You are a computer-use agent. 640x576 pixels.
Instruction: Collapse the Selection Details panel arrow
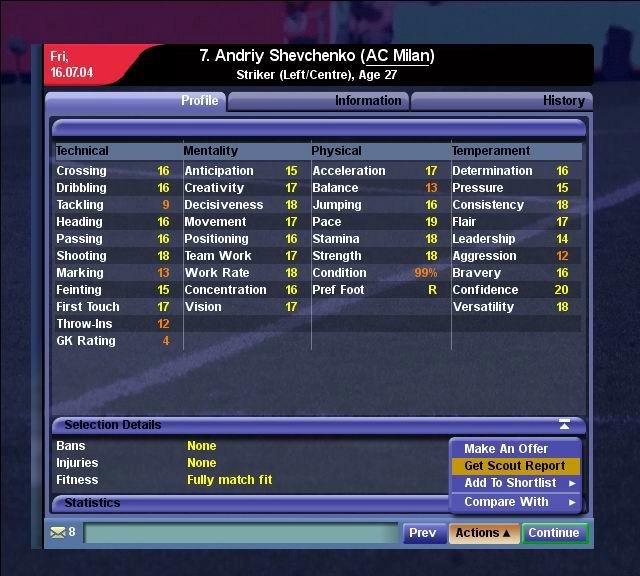[x=565, y=425]
